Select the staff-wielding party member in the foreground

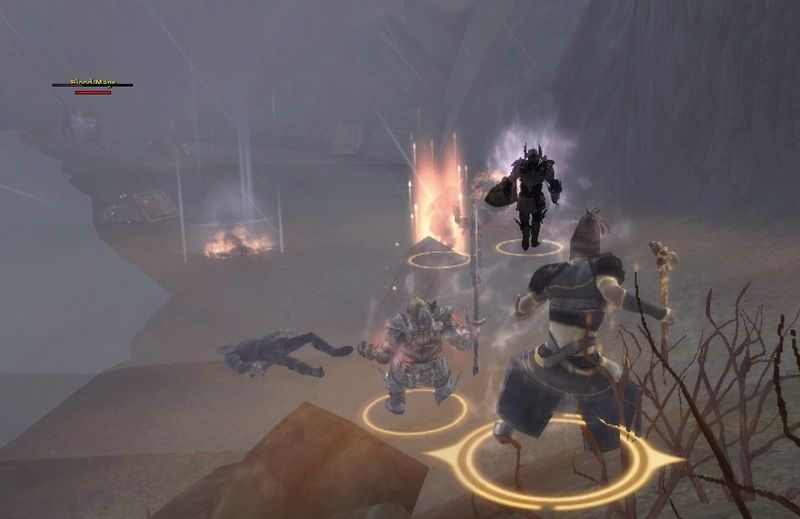tap(573, 340)
